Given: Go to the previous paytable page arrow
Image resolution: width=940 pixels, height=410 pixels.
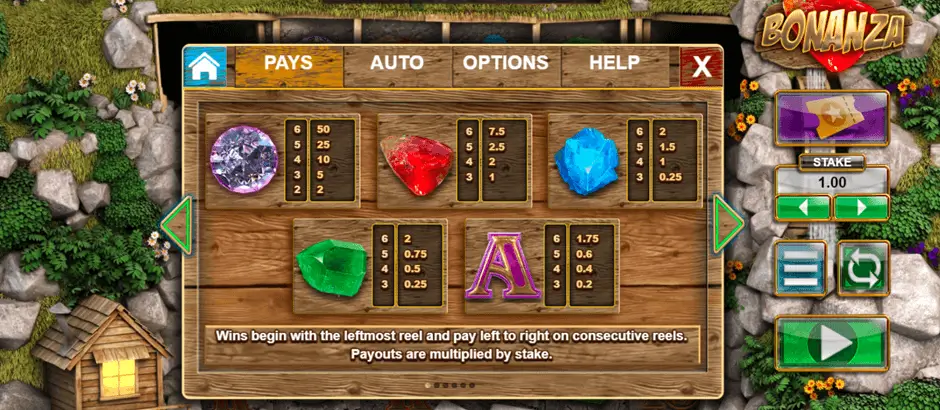Looking at the screenshot, I should point(176,224).
